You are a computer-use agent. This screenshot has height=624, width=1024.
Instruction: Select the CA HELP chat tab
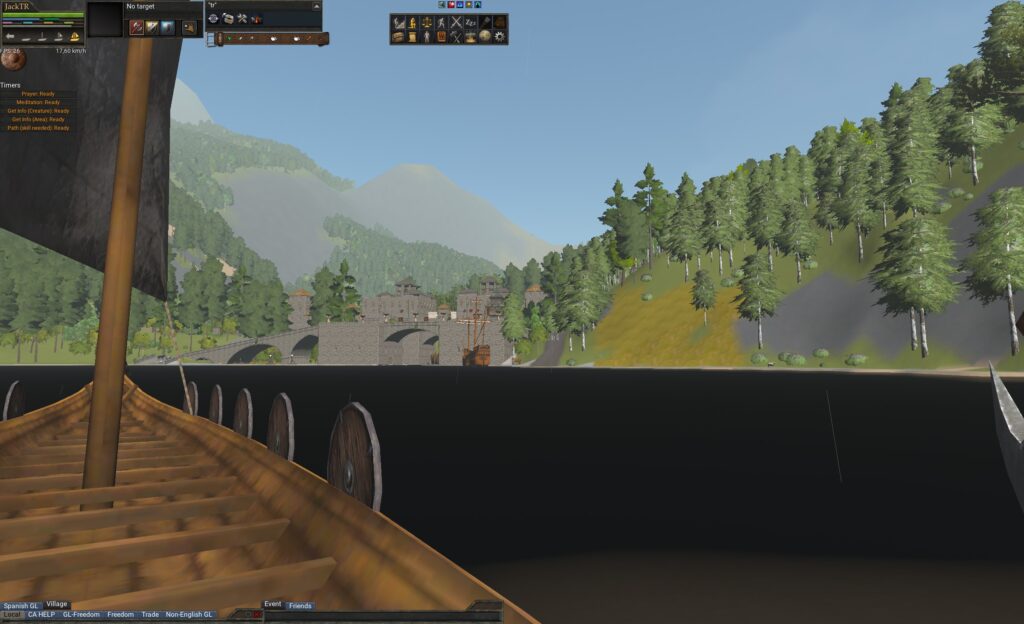[41, 614]
